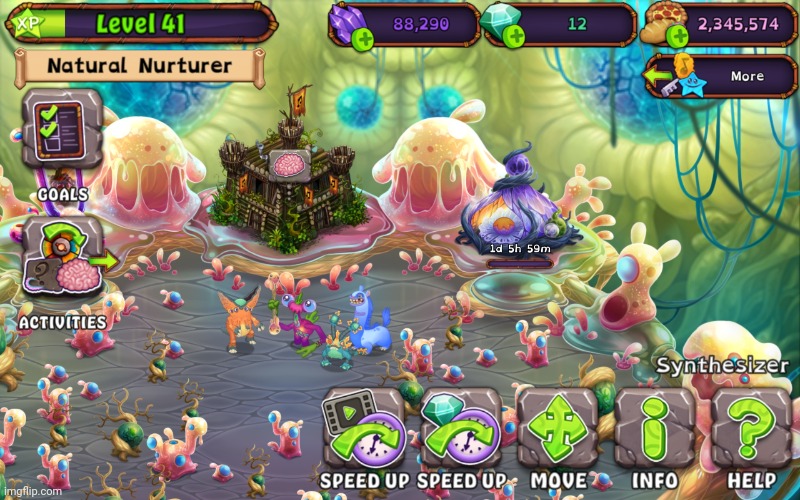Open the Goals checklist
Screen dimensions: 800x500
pos(62,132)
